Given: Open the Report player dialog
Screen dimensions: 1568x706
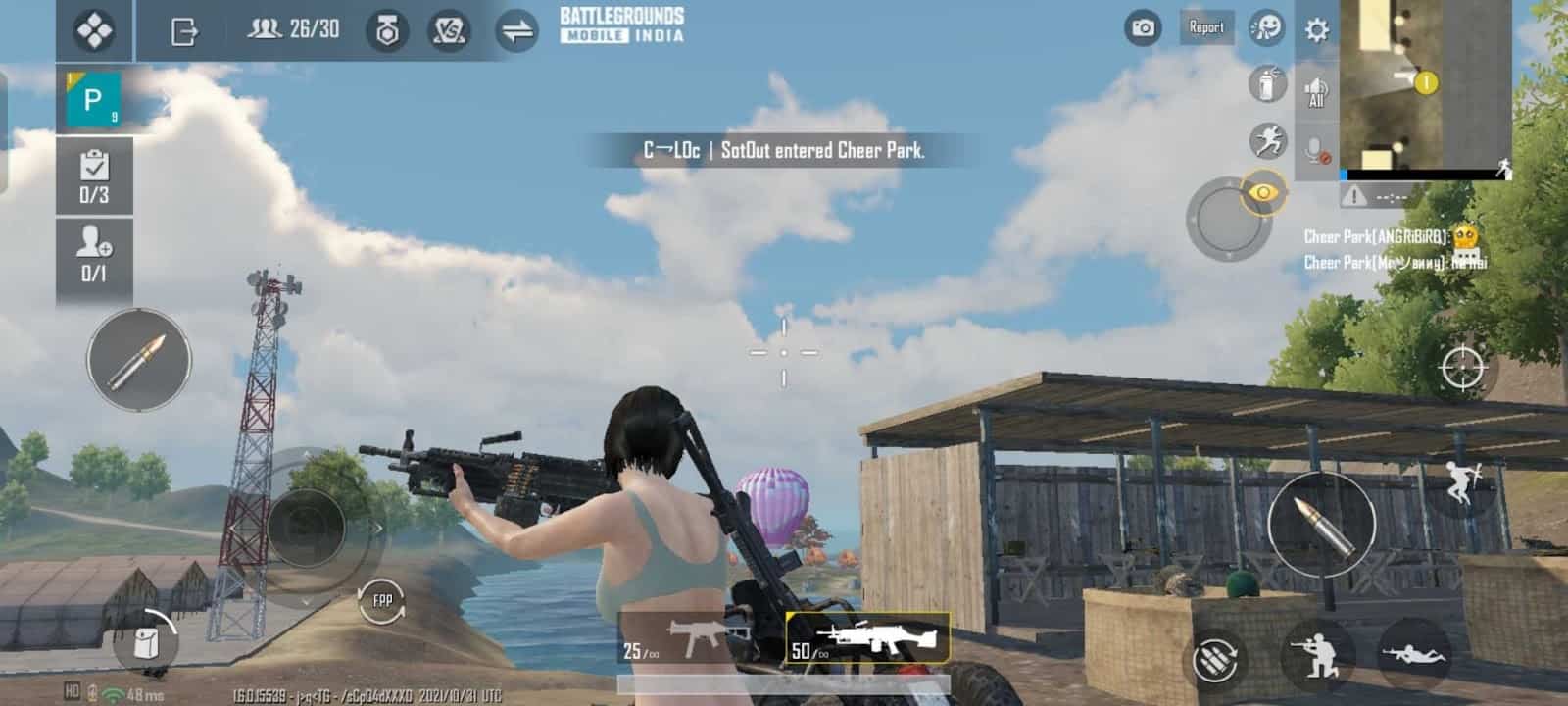Looking at the screenshot, I should click(x=1206, y=28).
